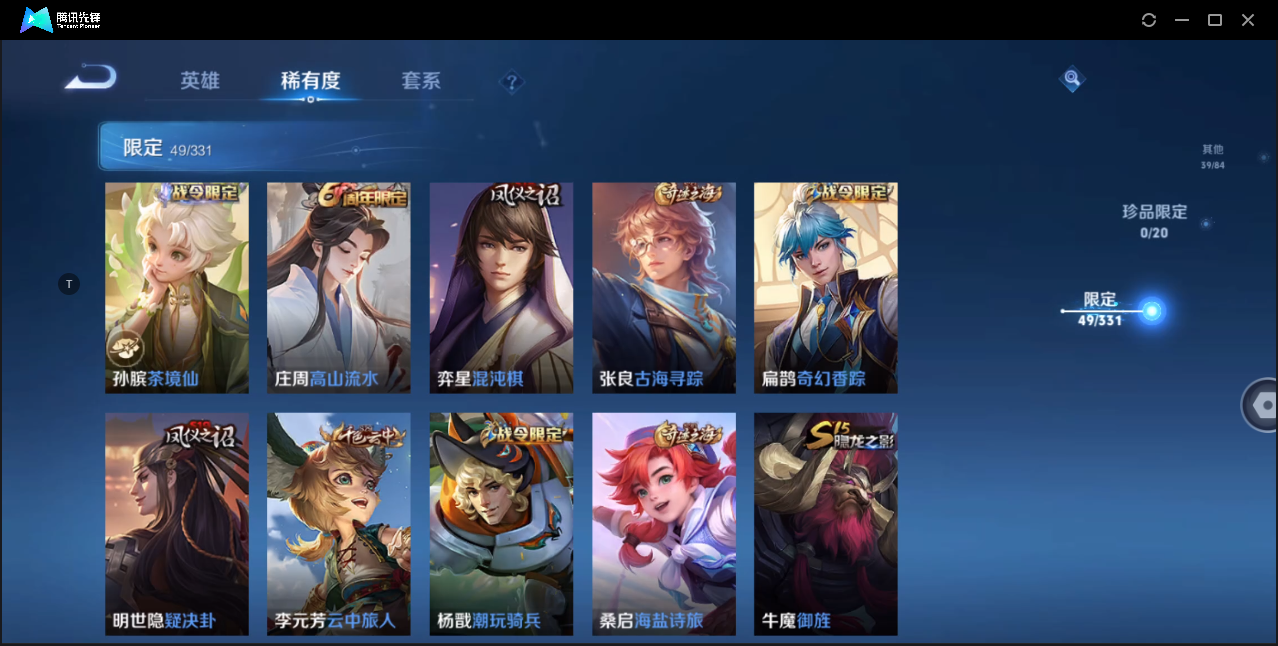Jump to the 珍品限定 rarity section
1278x646 pixels.
pyautogui.click(x=1154, y=220)
